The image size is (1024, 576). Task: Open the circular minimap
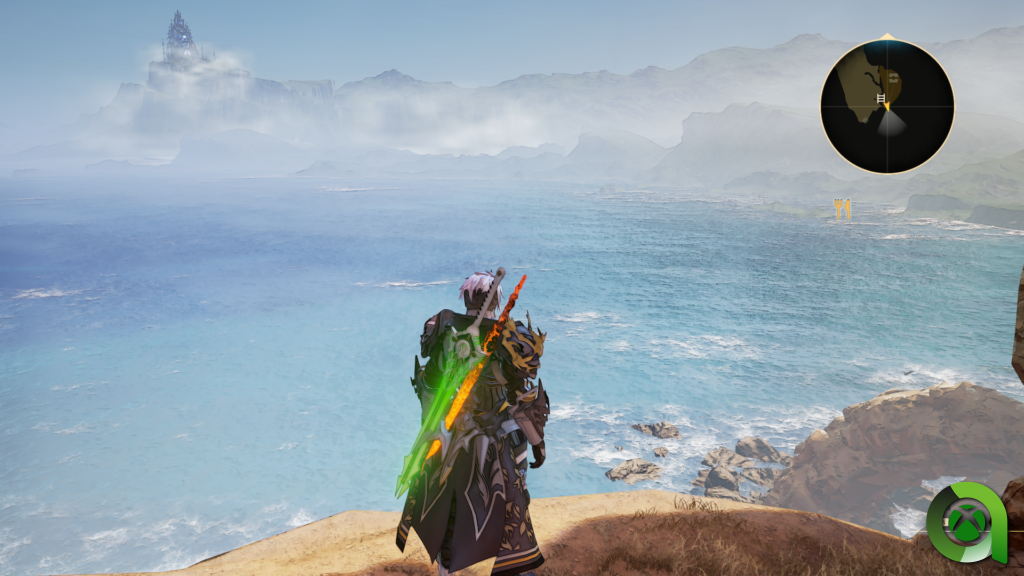point(887,106)
